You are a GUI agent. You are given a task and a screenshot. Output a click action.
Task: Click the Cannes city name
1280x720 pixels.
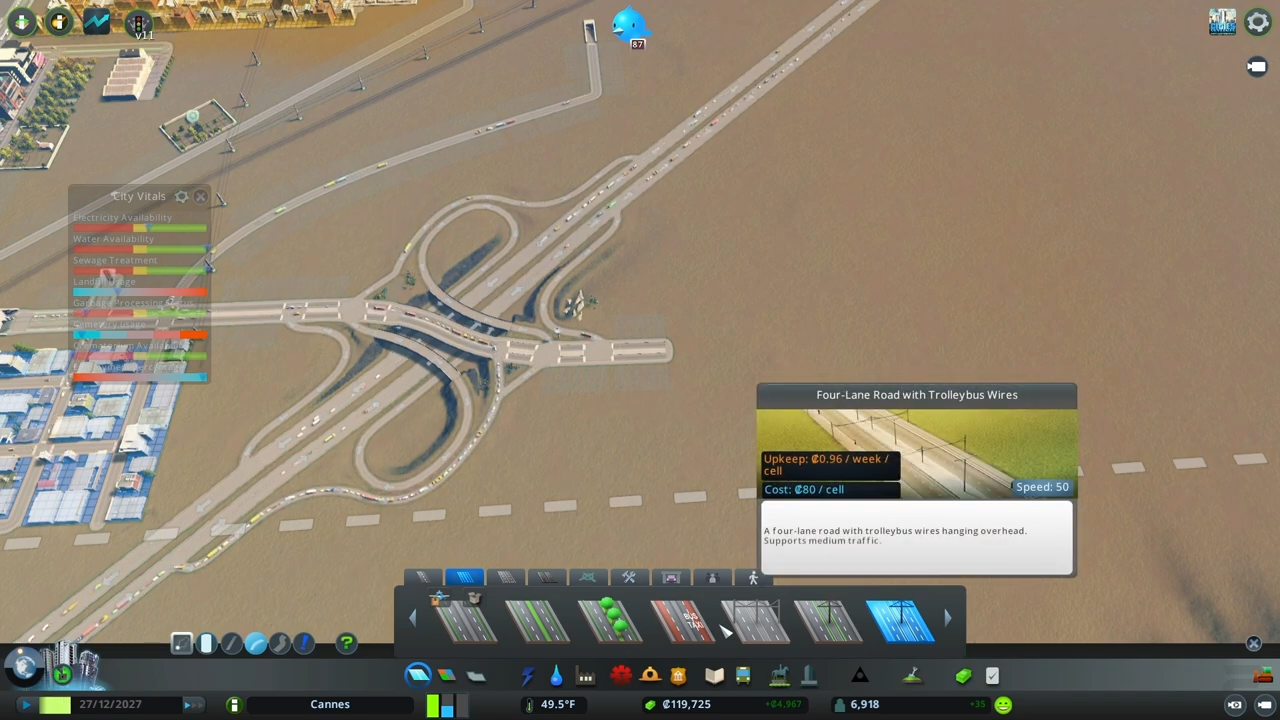pyautogui.click(x=330, y=704)
